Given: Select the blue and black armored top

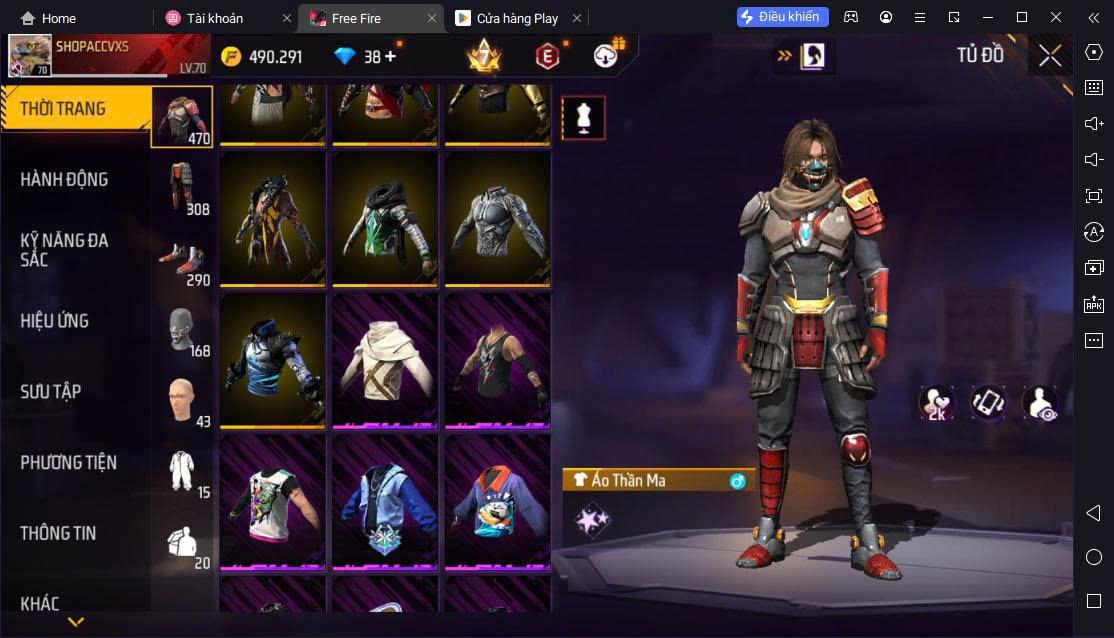Looking at the screenshot, I should 272,361.
